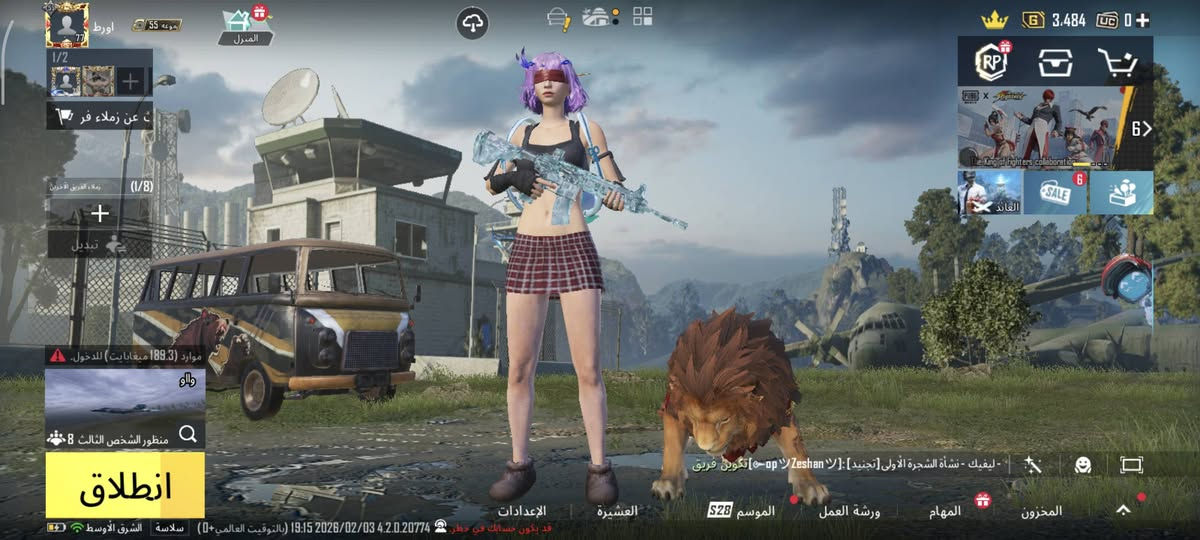Tap the yellow انطلاق start button
The height and width of the screenshot is (540, 1200).
[x=125, y=485]
